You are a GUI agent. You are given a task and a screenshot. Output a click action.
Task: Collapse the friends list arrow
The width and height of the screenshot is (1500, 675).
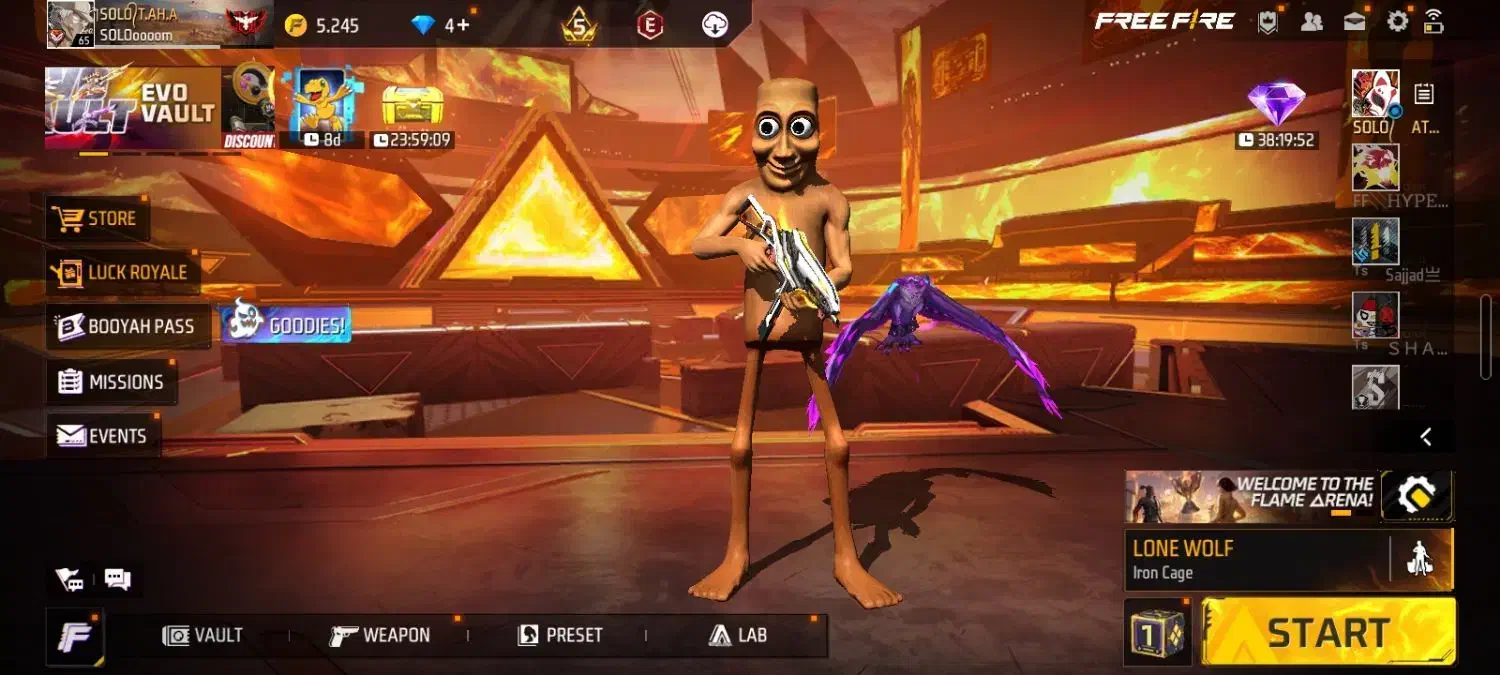point(1427,436)
